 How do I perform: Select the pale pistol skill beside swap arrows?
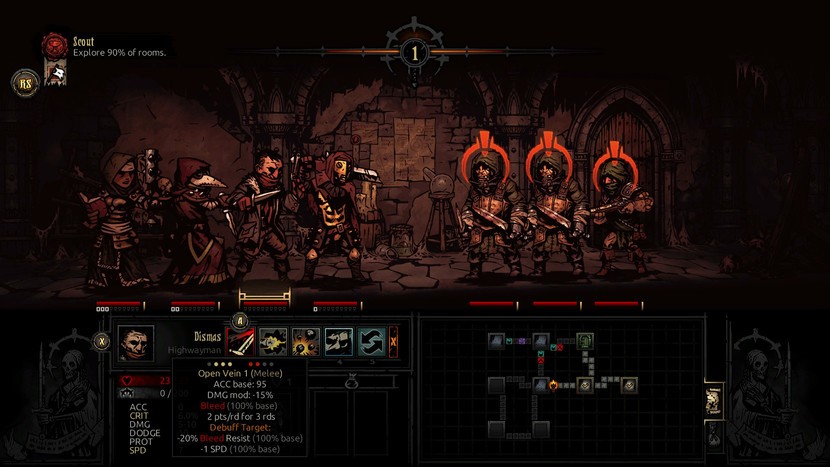click(x=338, y=342)
